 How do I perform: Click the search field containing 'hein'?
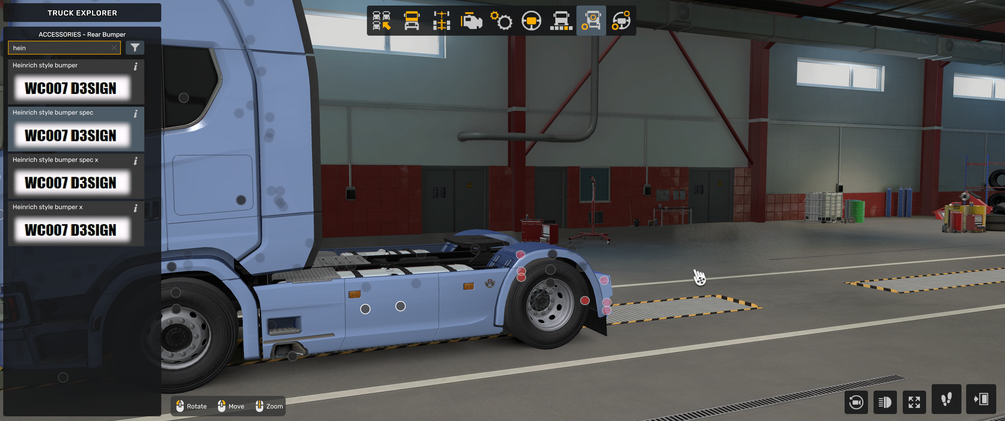58,47
